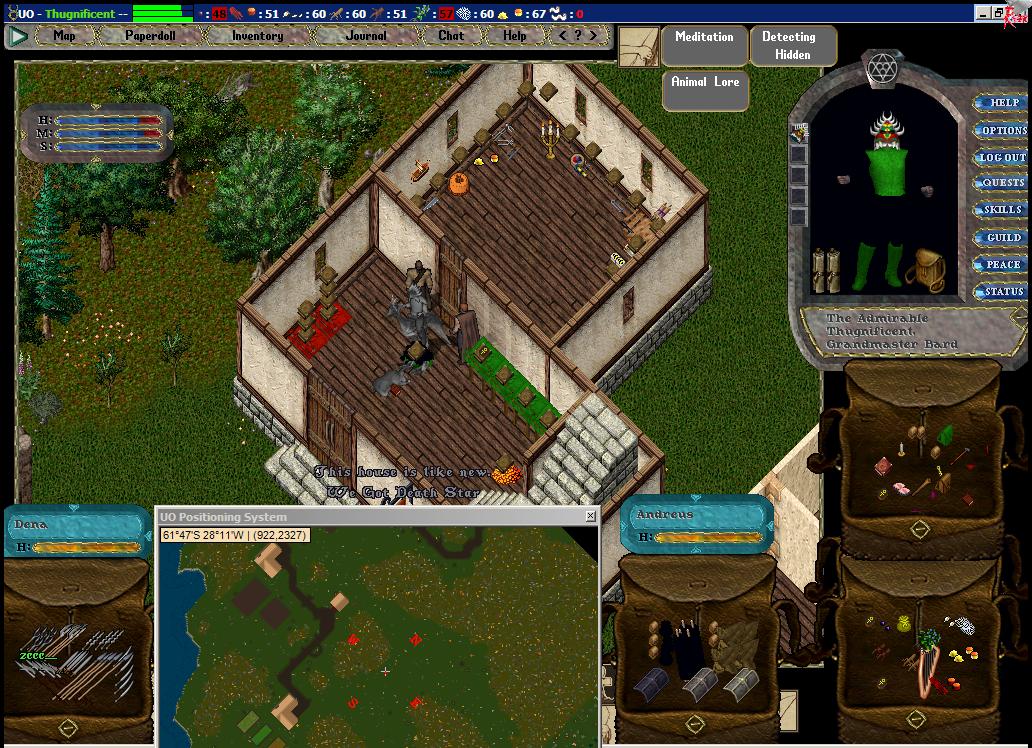
Task: Show the Skills list from paperdoll
Action: tap(1002, 210)
